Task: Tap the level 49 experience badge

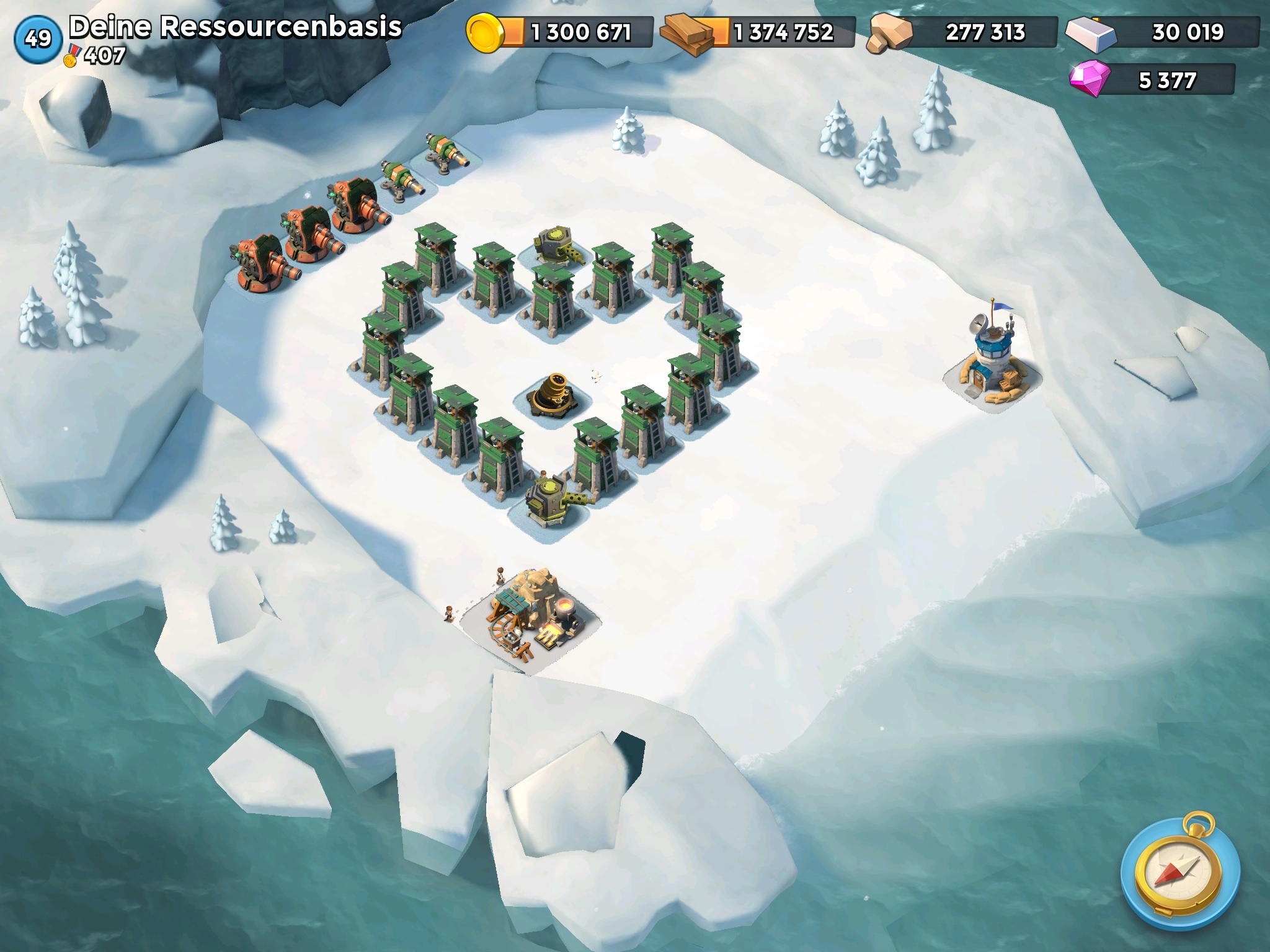Action: [x=38, y=39]
